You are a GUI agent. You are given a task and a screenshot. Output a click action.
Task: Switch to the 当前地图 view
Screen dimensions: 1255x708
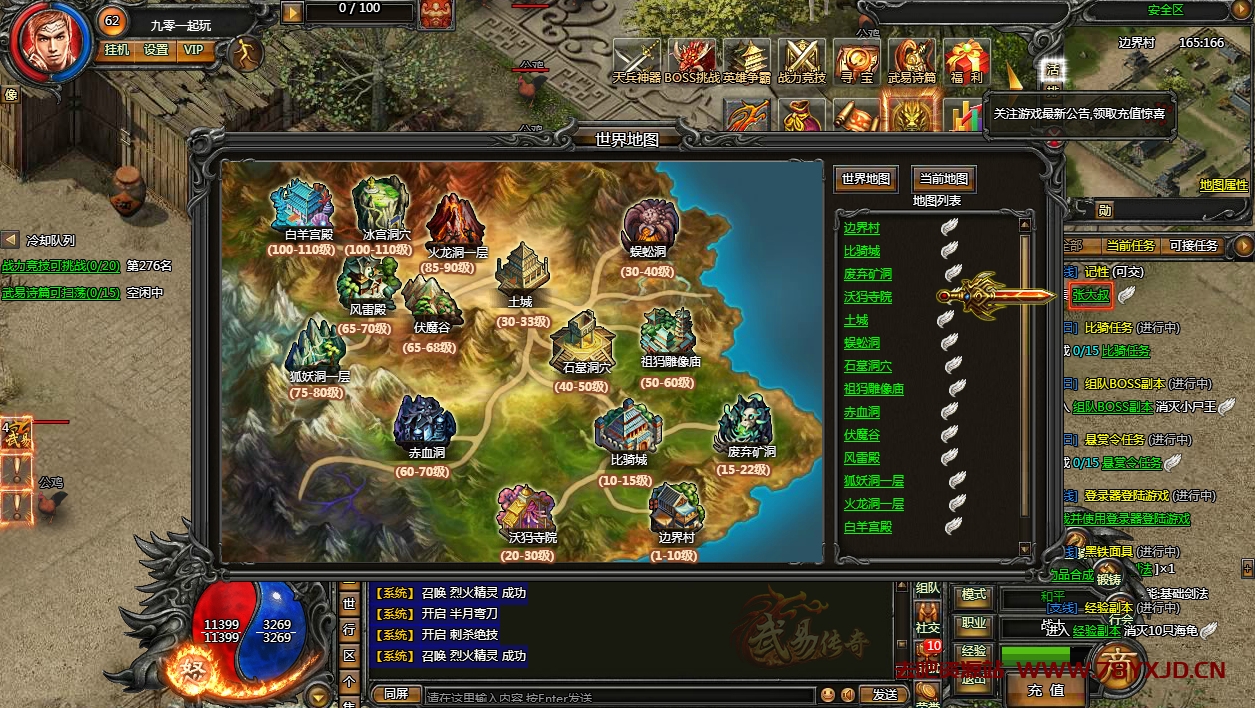click(943, 179)
